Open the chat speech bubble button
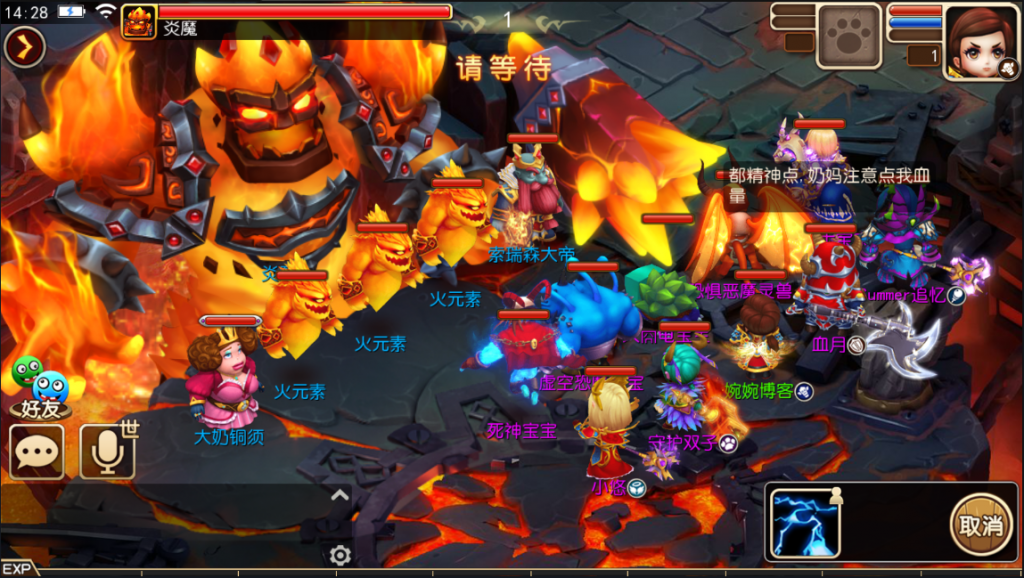The image size is (1024, 578). point(37,452)
